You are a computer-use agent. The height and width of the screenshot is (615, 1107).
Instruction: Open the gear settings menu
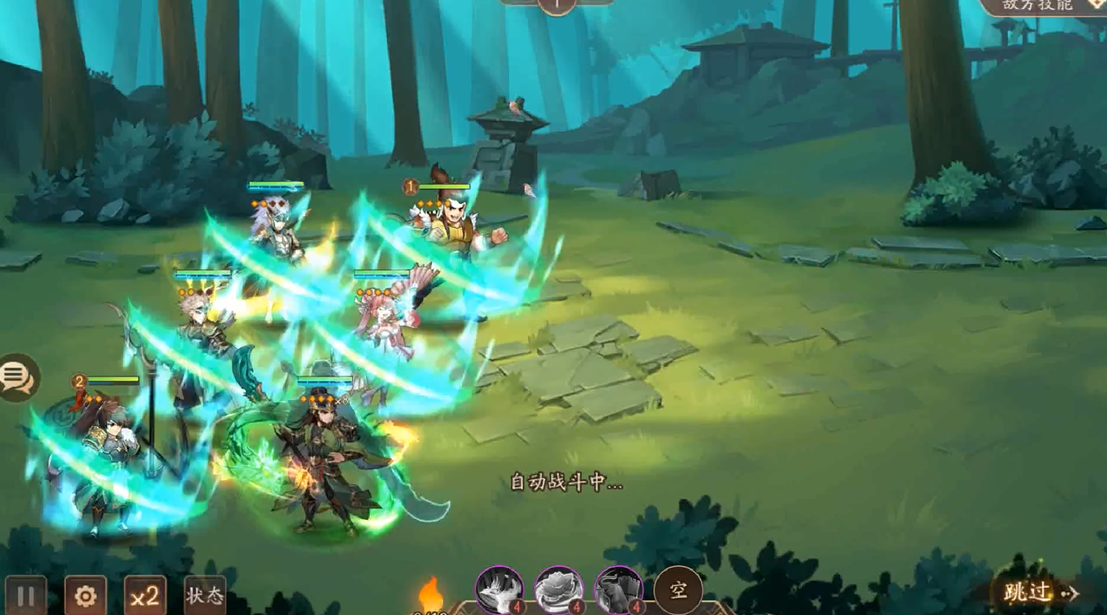85,596
